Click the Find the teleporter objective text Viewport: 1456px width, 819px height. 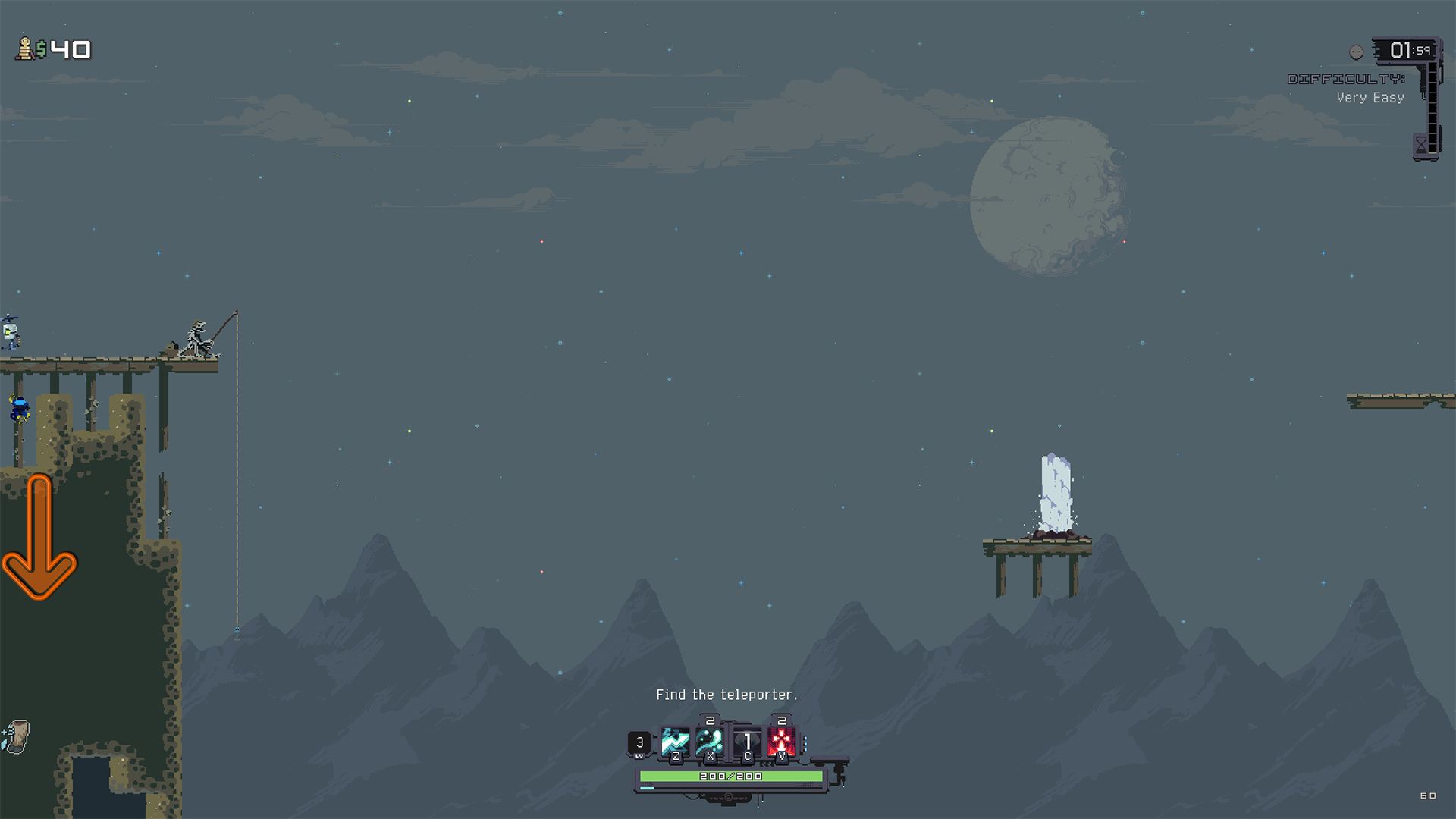click(726, 694)
